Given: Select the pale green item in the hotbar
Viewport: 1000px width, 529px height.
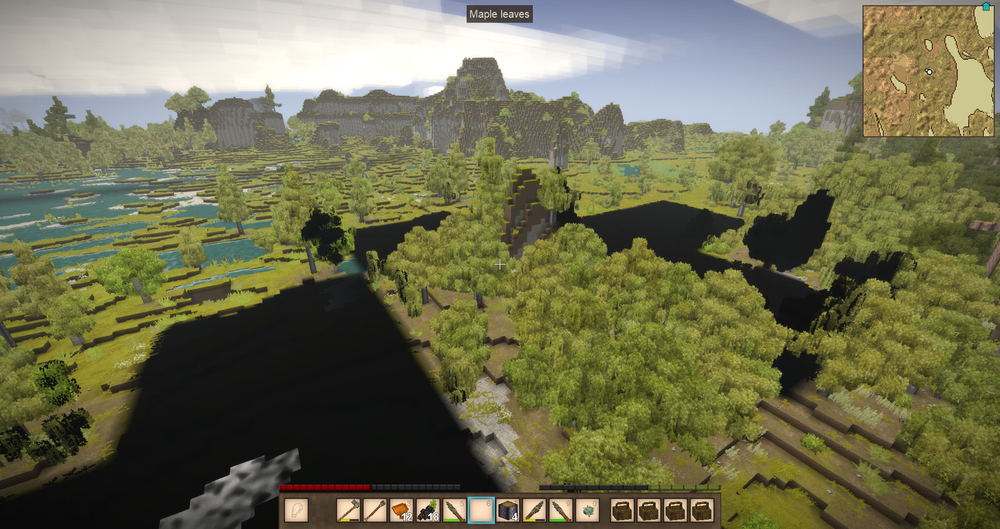Looking at the screenshot, I should [588, 510].
